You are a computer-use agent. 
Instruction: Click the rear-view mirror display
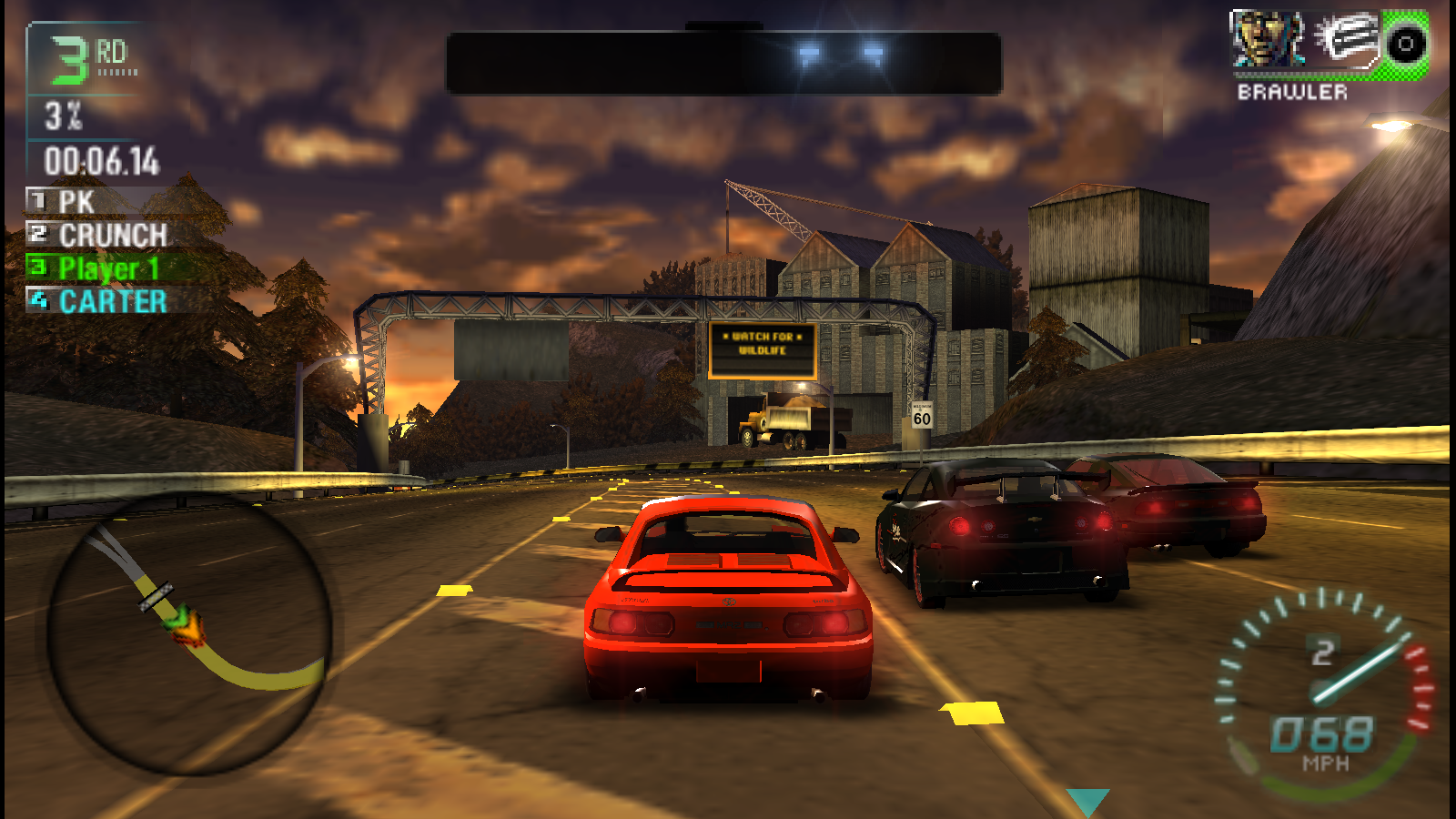(x=723, y=62)
